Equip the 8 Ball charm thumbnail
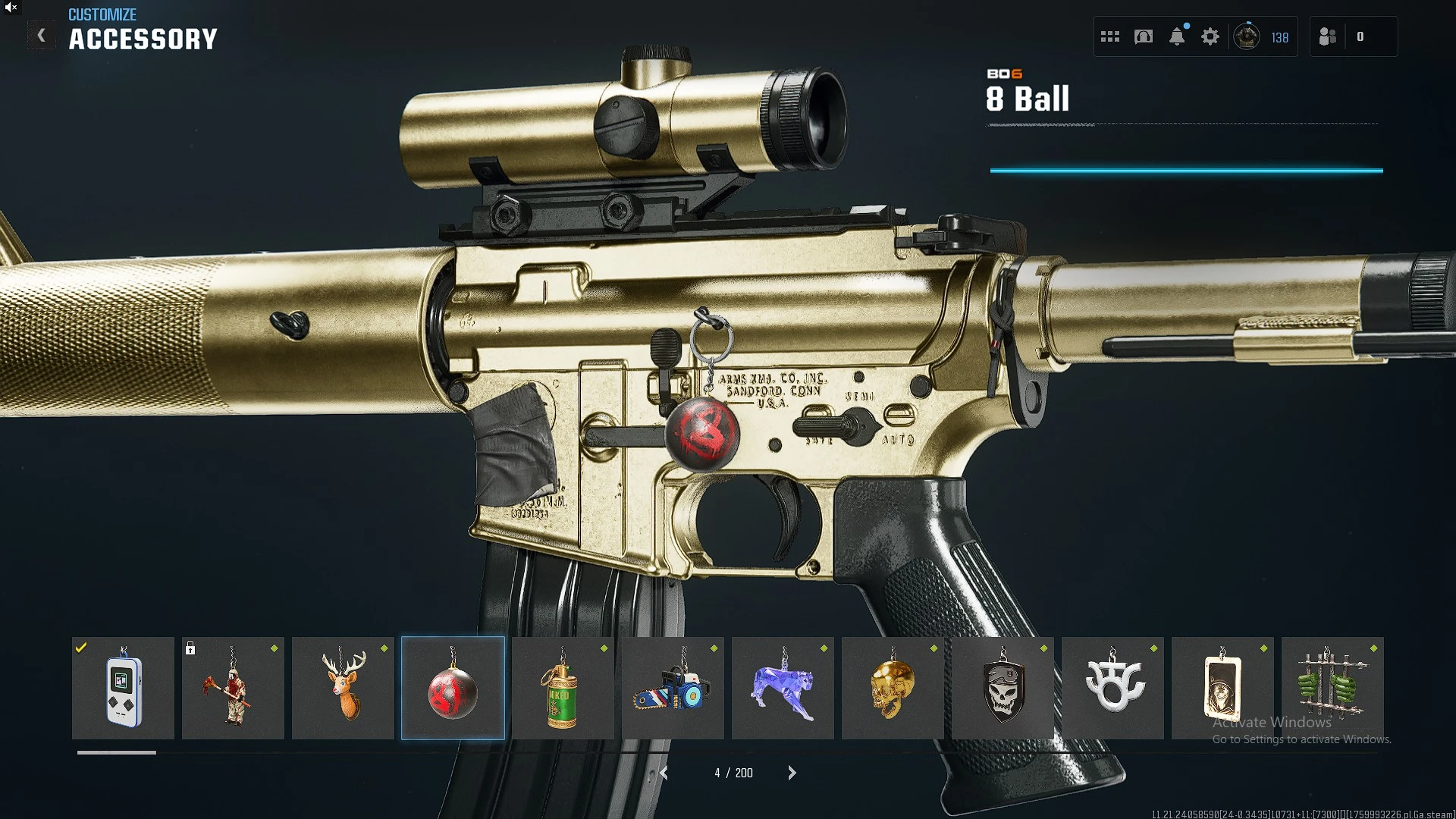The width and height of the screenshot is (1456, 819). point(453,688)
